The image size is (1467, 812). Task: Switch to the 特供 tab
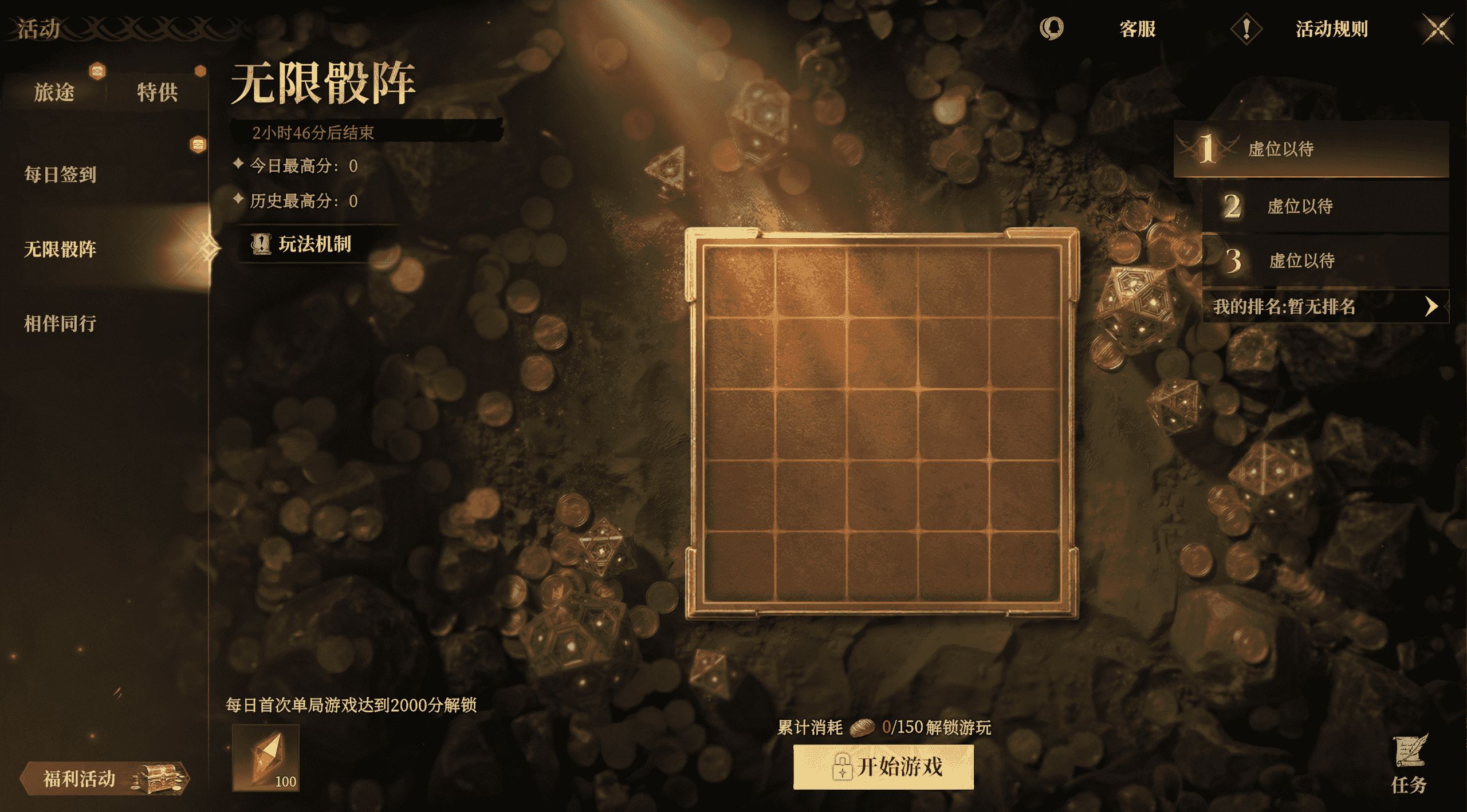pyautogui.click(x=157, y=92)
